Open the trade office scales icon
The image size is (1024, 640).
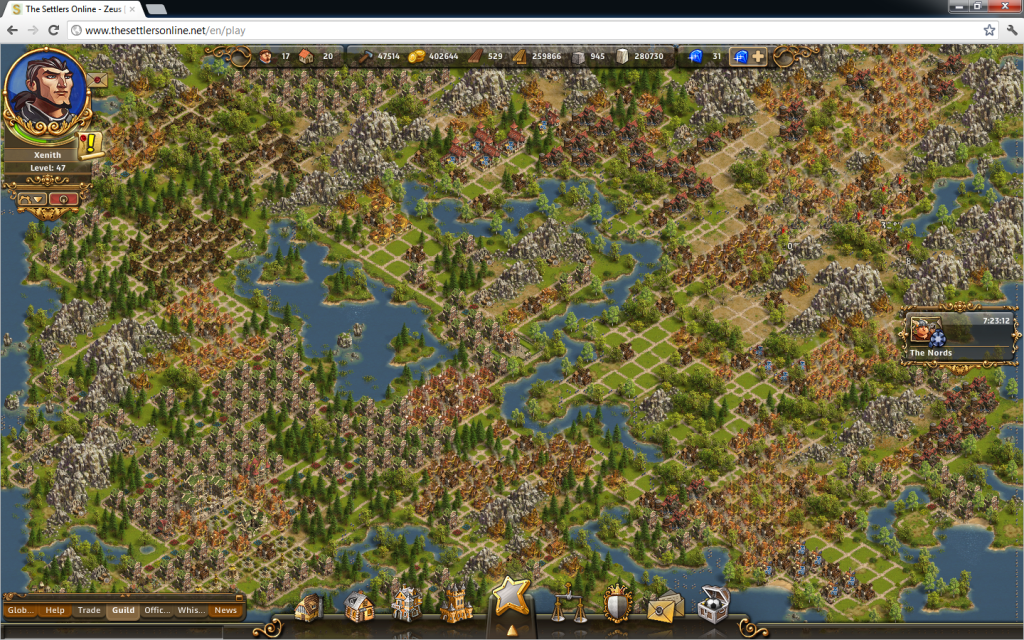tap(567, 604)
